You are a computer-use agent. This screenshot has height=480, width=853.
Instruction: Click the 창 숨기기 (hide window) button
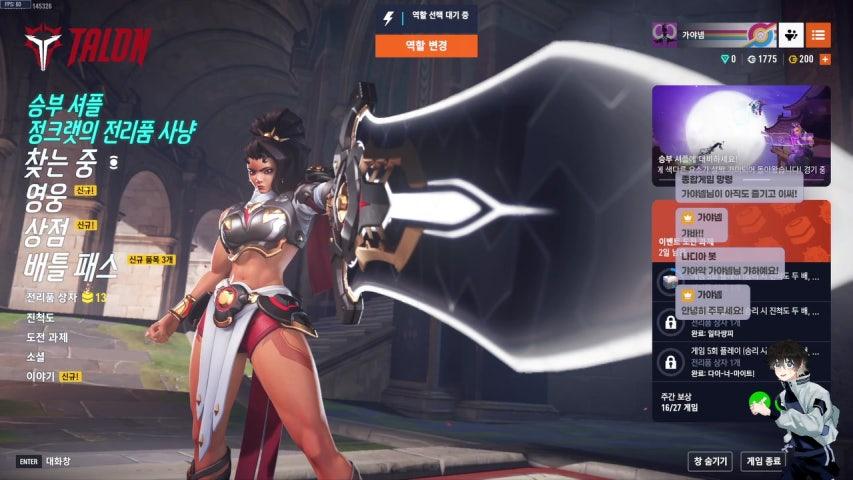tap(708, 461)
